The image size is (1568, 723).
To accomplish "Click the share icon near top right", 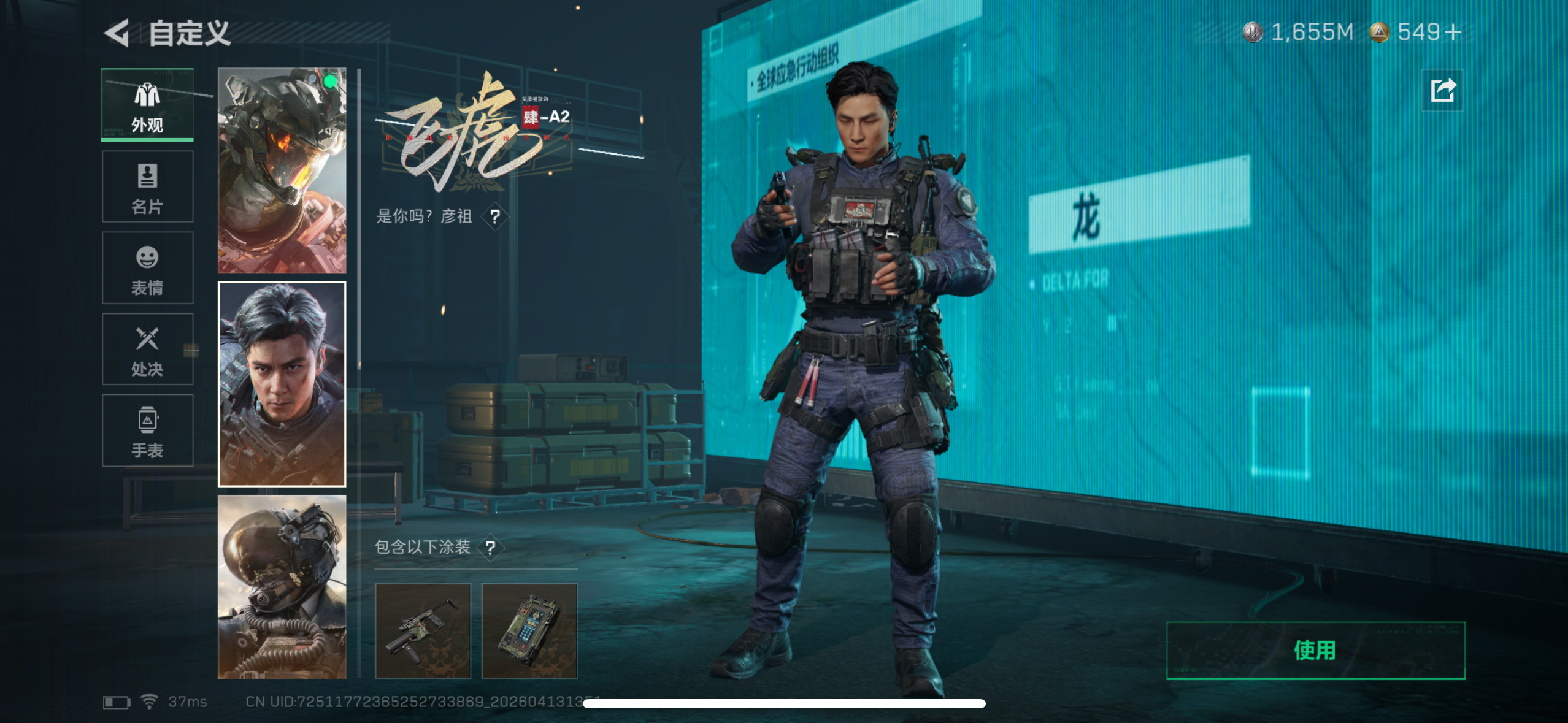I will (x=1443, y=90).
